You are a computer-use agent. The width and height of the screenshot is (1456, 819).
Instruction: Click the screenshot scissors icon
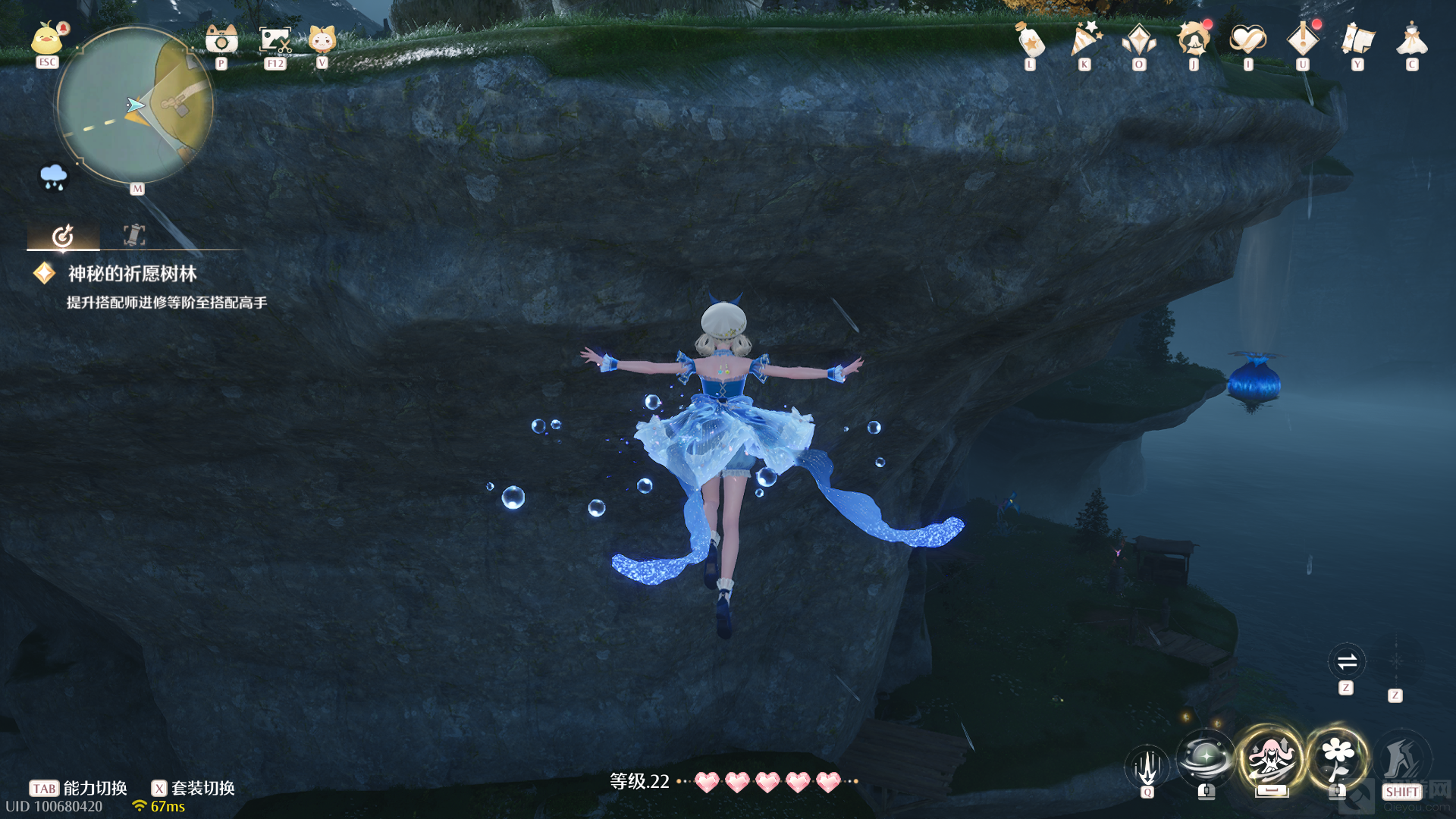click(275, 39)
